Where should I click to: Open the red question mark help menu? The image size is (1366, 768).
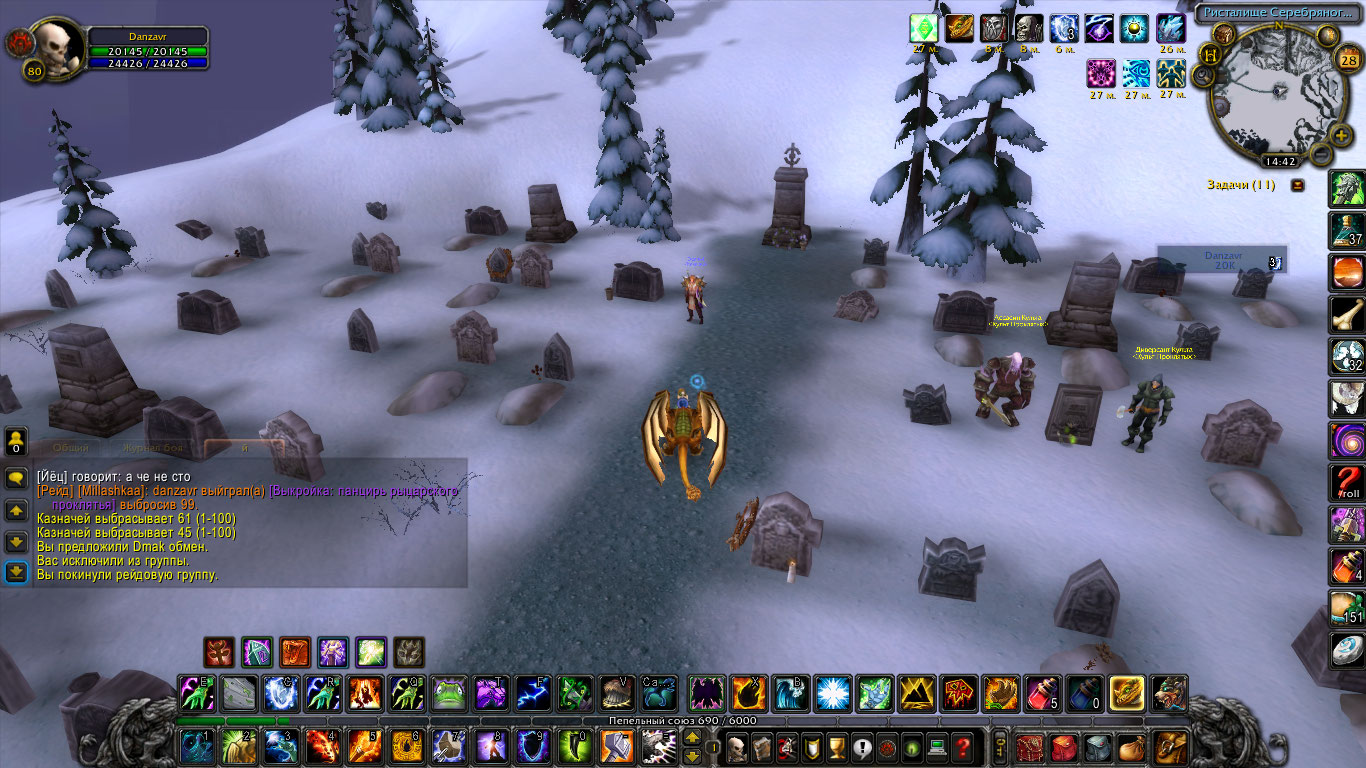[x=962, y=747]
